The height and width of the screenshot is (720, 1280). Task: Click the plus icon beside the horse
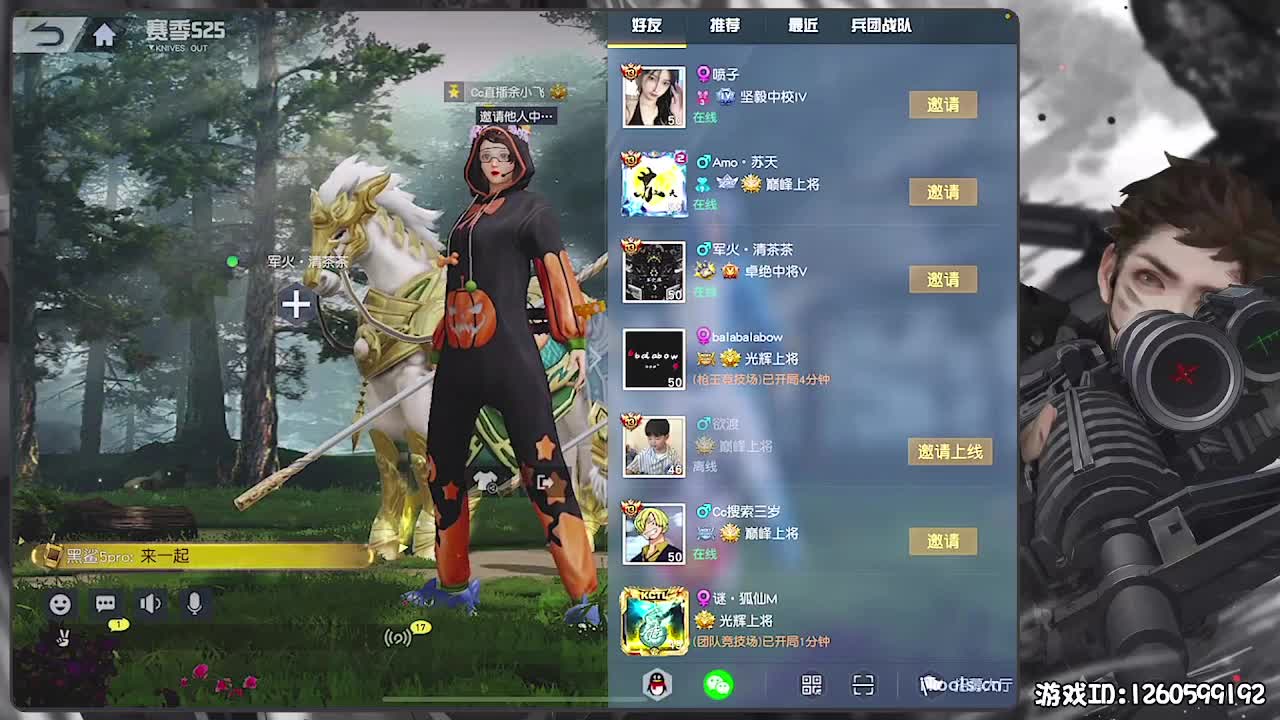(296, 305)
